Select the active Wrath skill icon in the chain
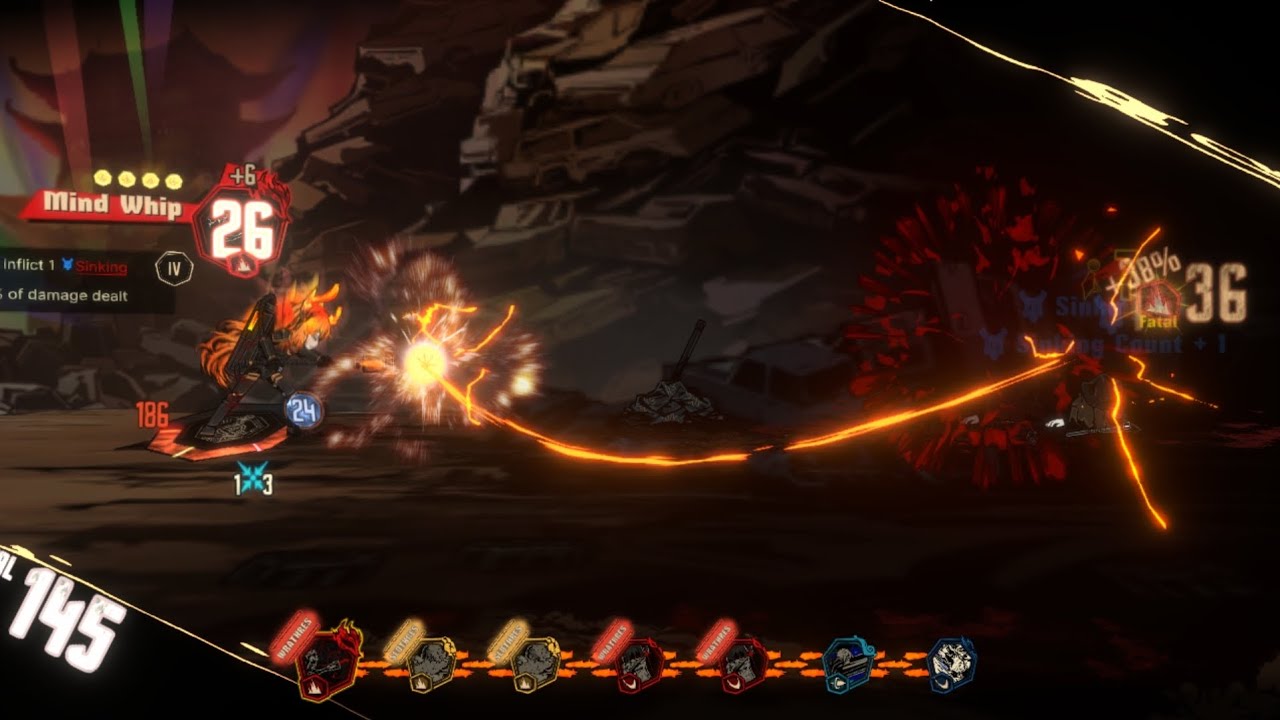 coord(328,661)
